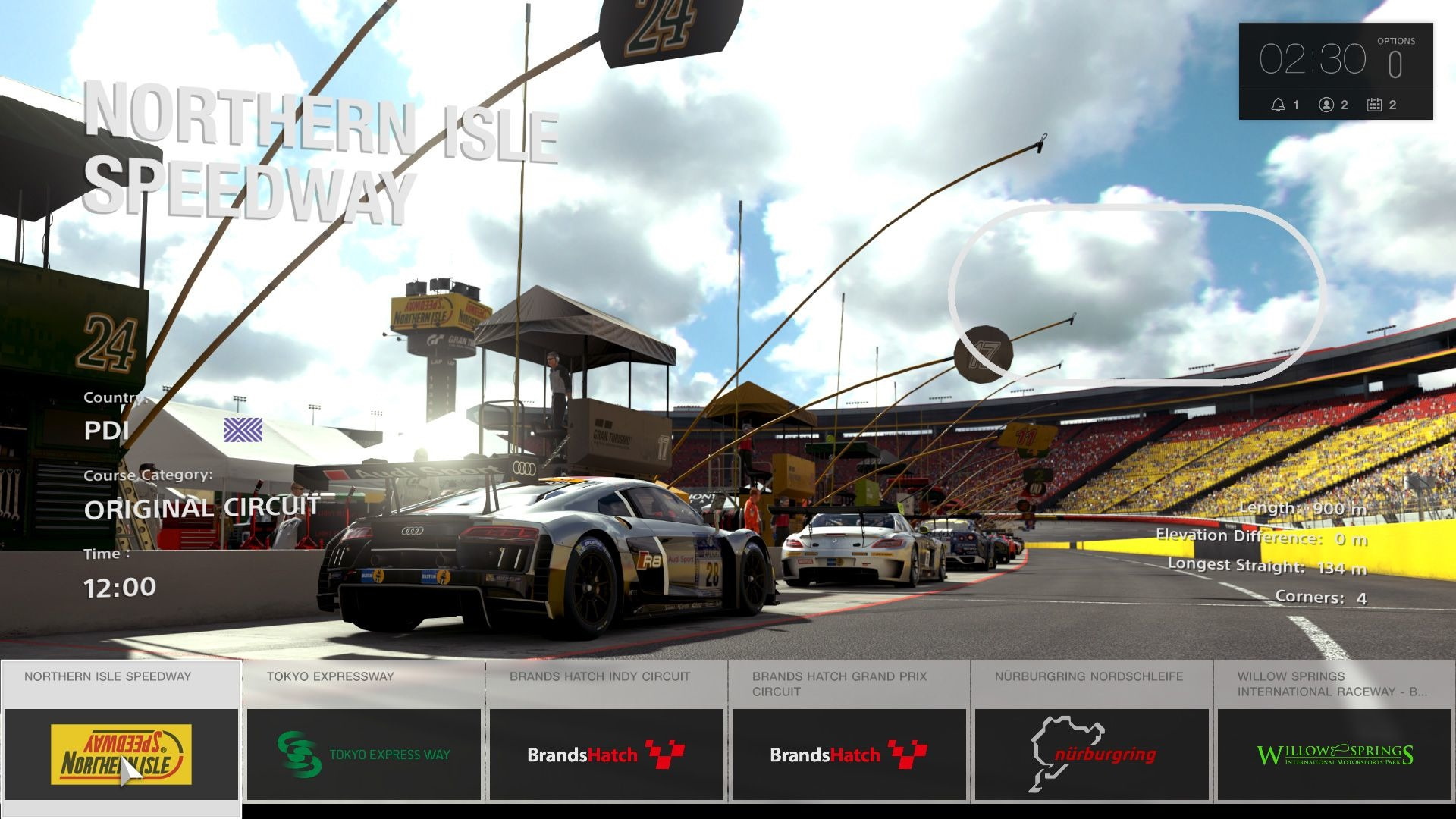Select the Brands Hatch Grand Prix Circuit tile

pyautogui.click(x=849, y=728)
